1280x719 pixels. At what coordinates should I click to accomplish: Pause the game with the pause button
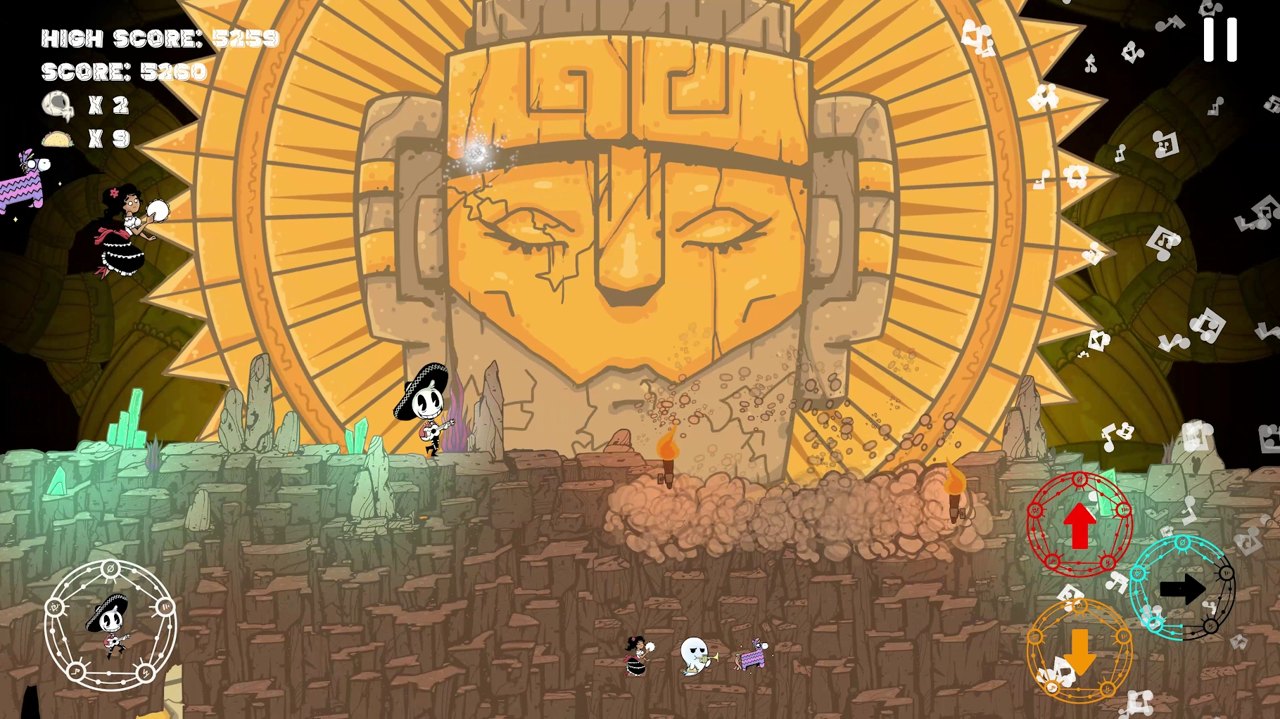point(1220,40)
